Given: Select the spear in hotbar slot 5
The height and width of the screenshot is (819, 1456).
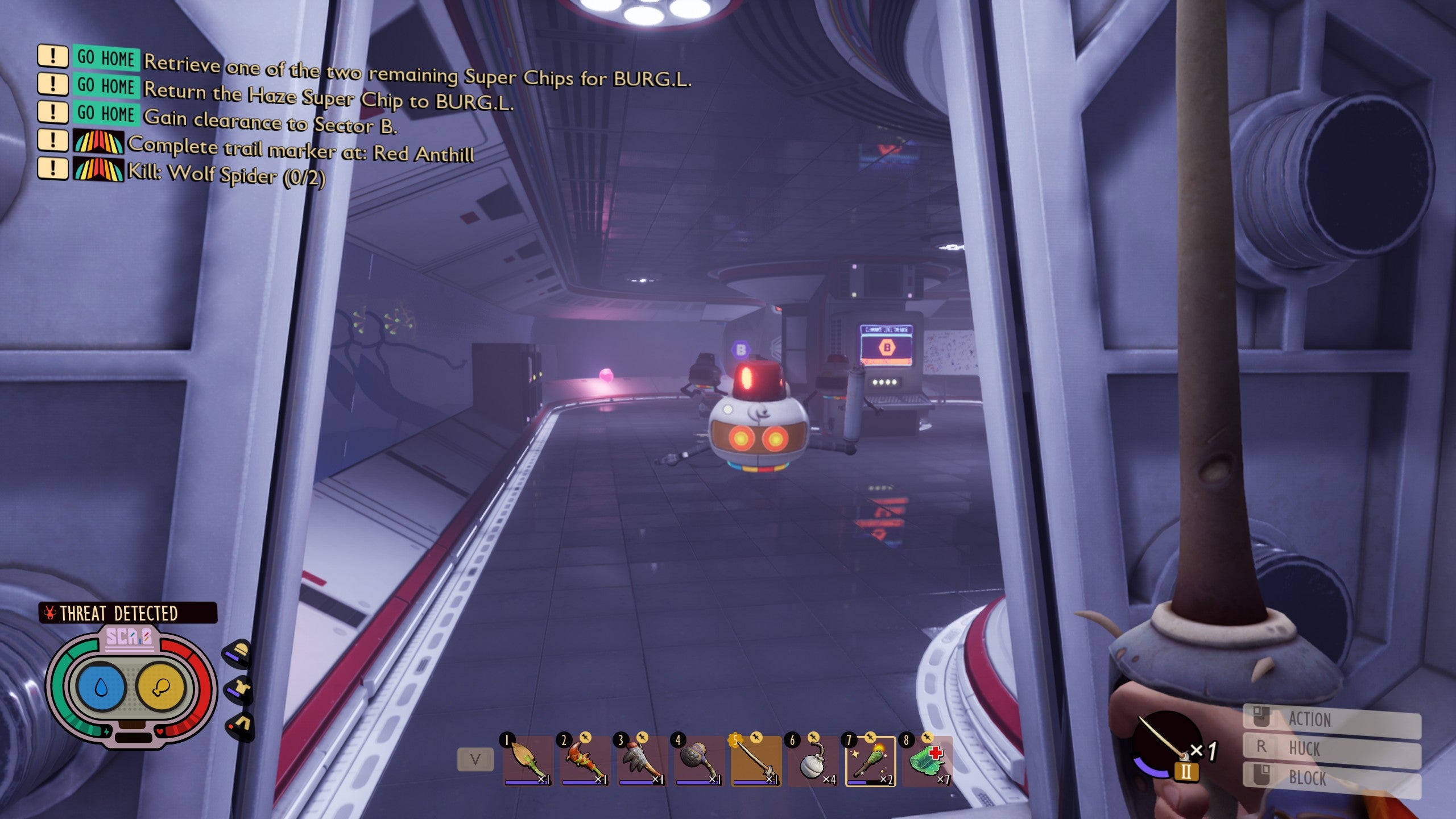Looking at the screenshot, I should click(x=756, y=761).
